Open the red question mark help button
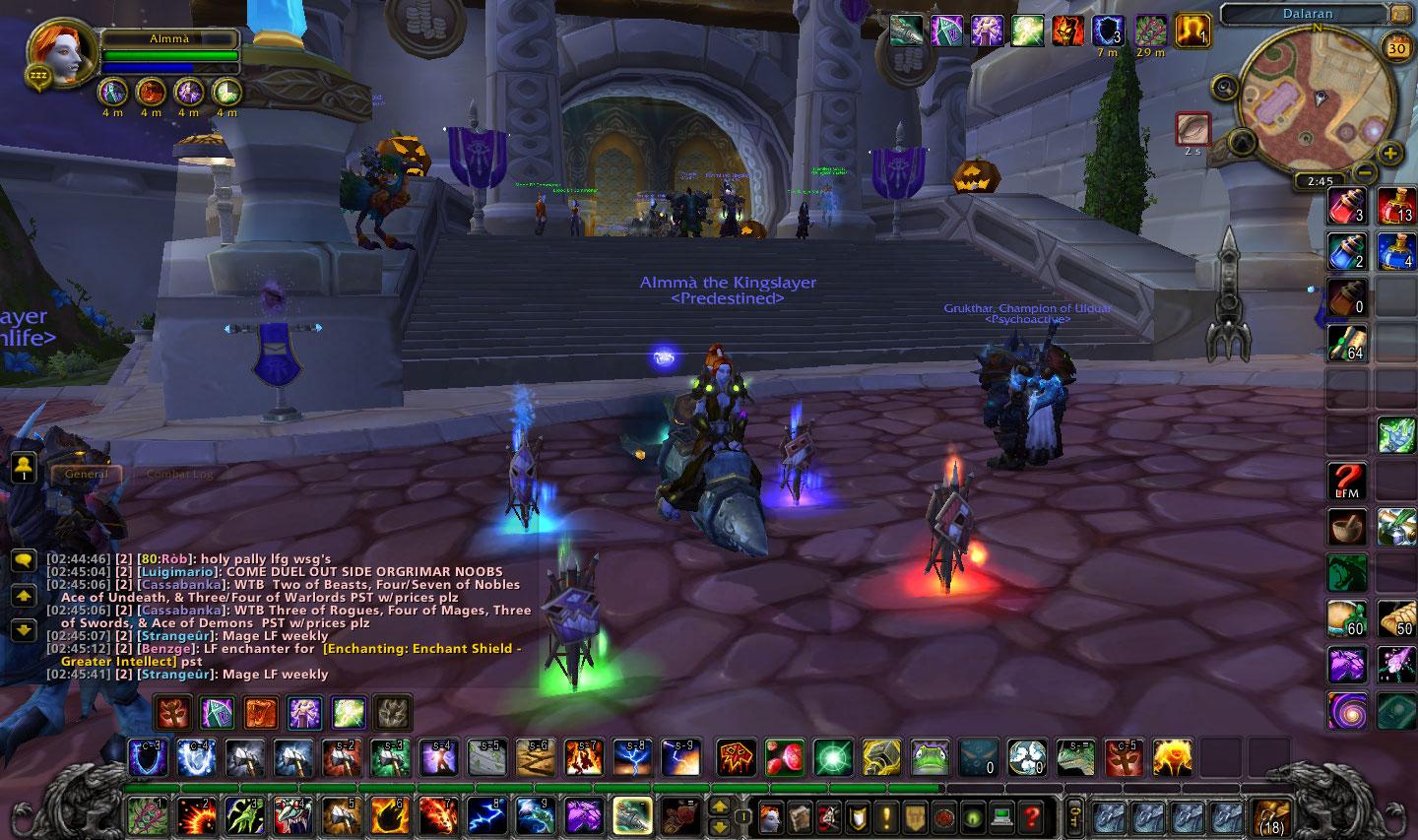The height and width of the screenshot is (840, 1418). pos(1031,816)
